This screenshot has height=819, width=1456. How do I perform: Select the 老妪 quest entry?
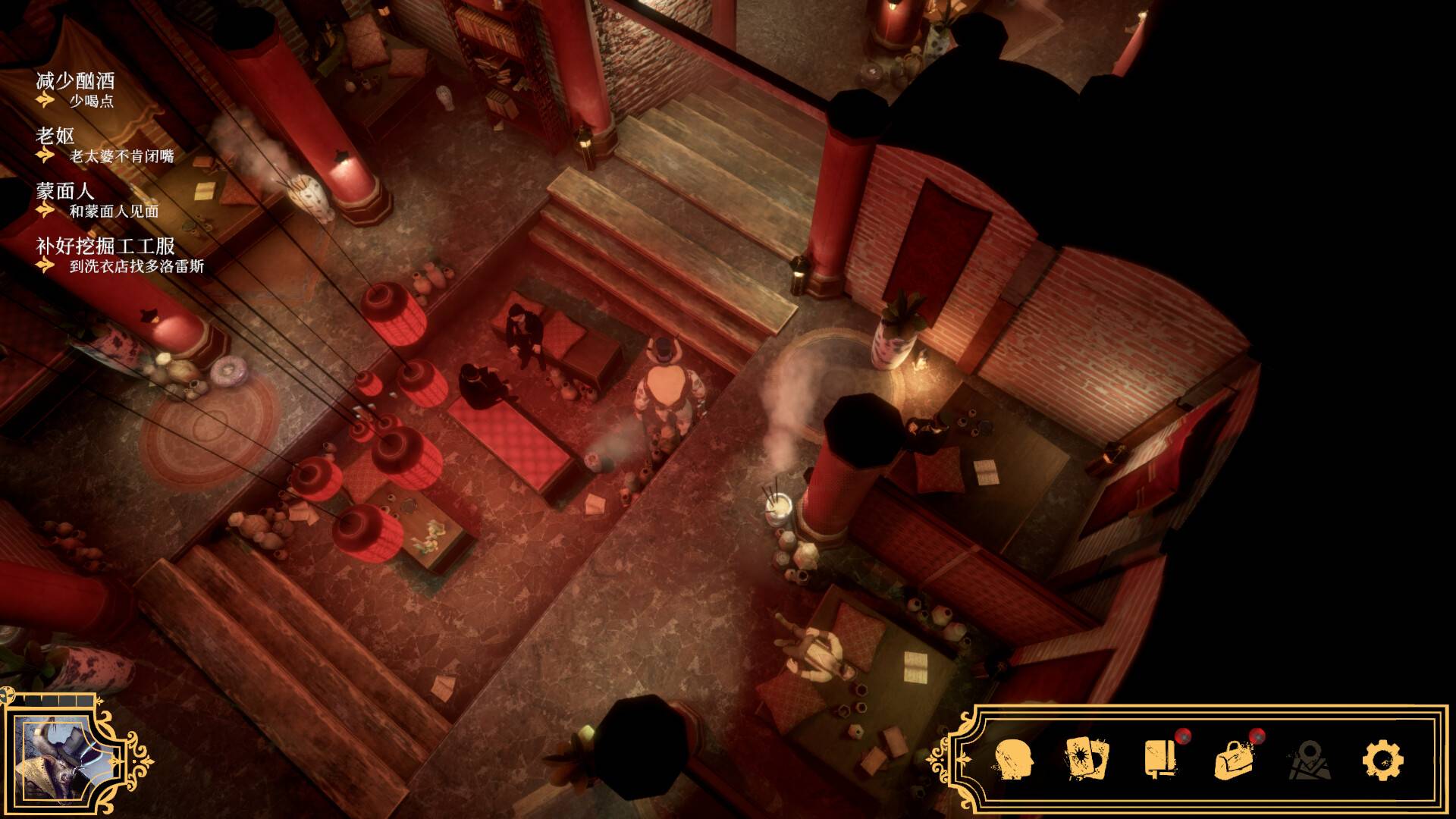click(x=55, y=136)
